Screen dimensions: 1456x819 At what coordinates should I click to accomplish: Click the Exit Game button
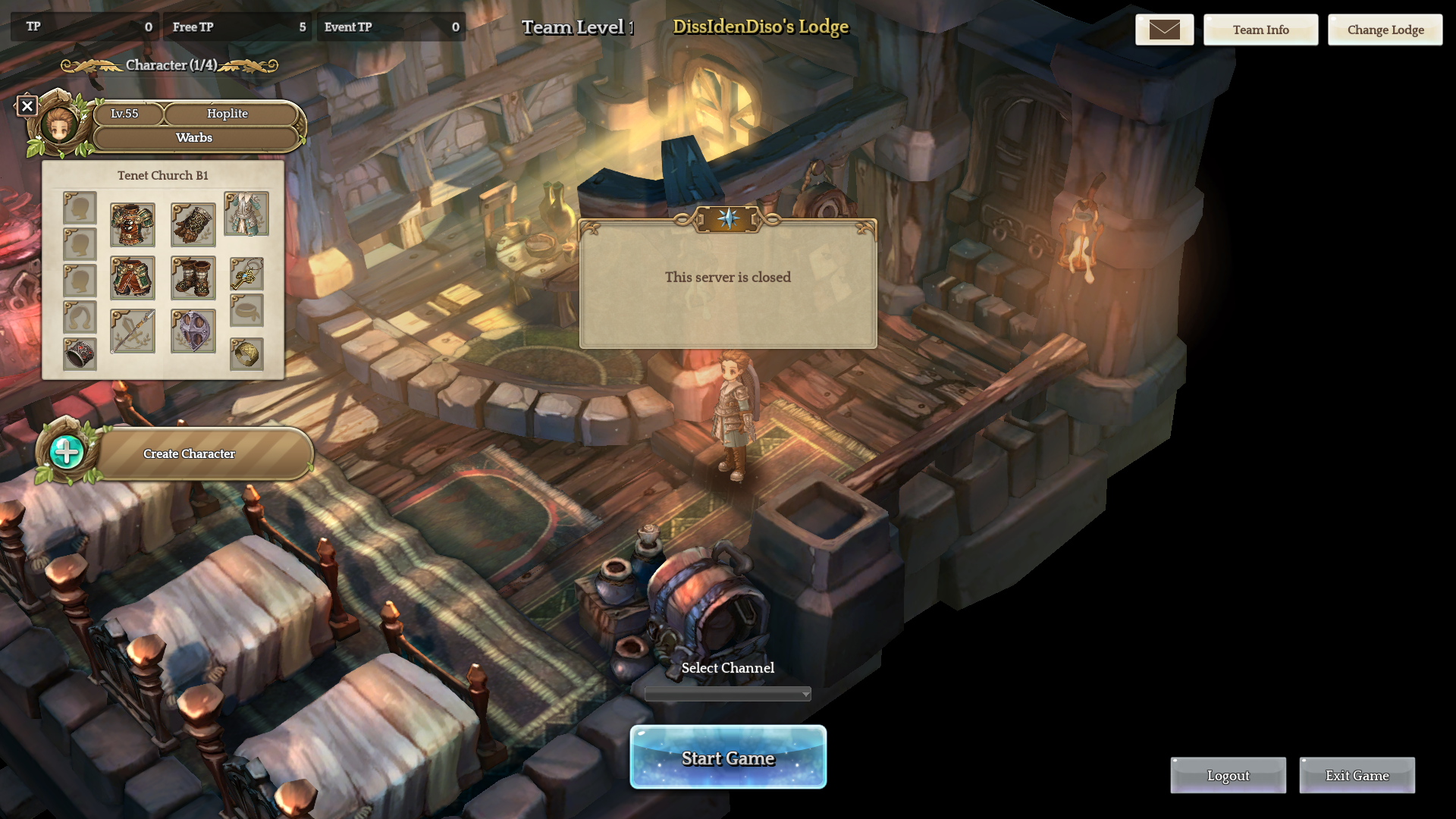pos(1357,775)
